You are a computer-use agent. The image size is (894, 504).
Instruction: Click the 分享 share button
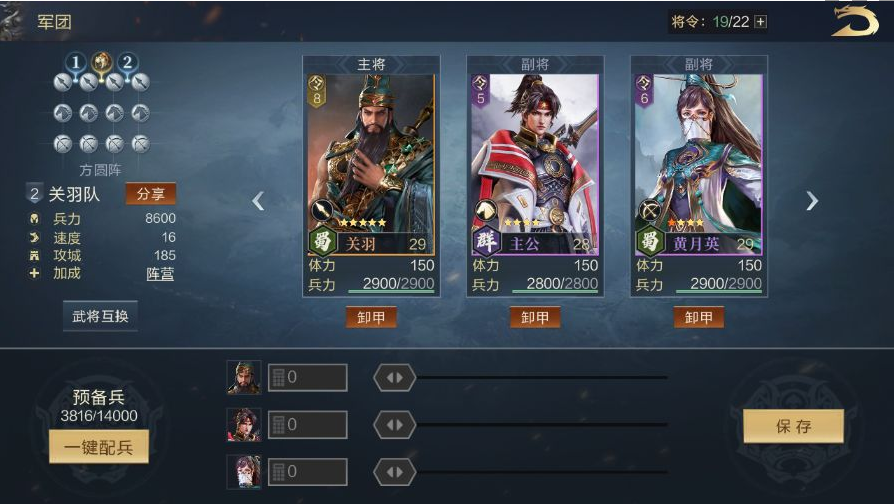point(150,194)
